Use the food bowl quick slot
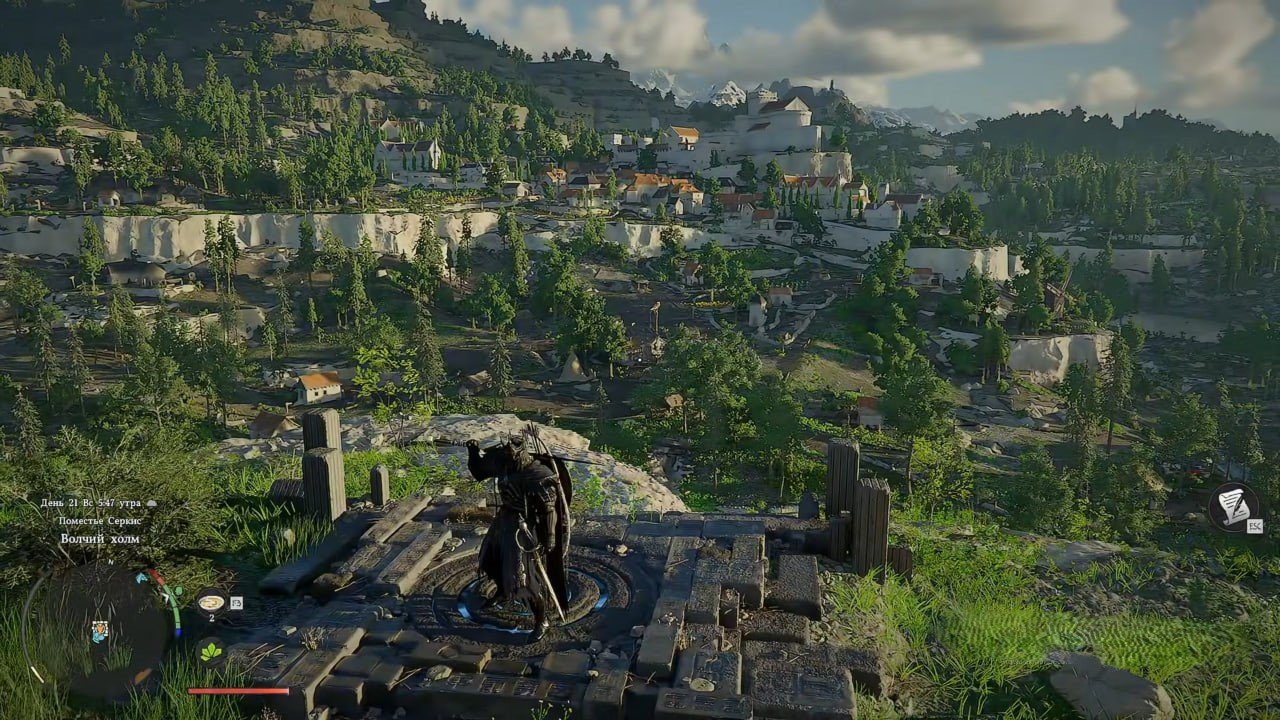 211,602
